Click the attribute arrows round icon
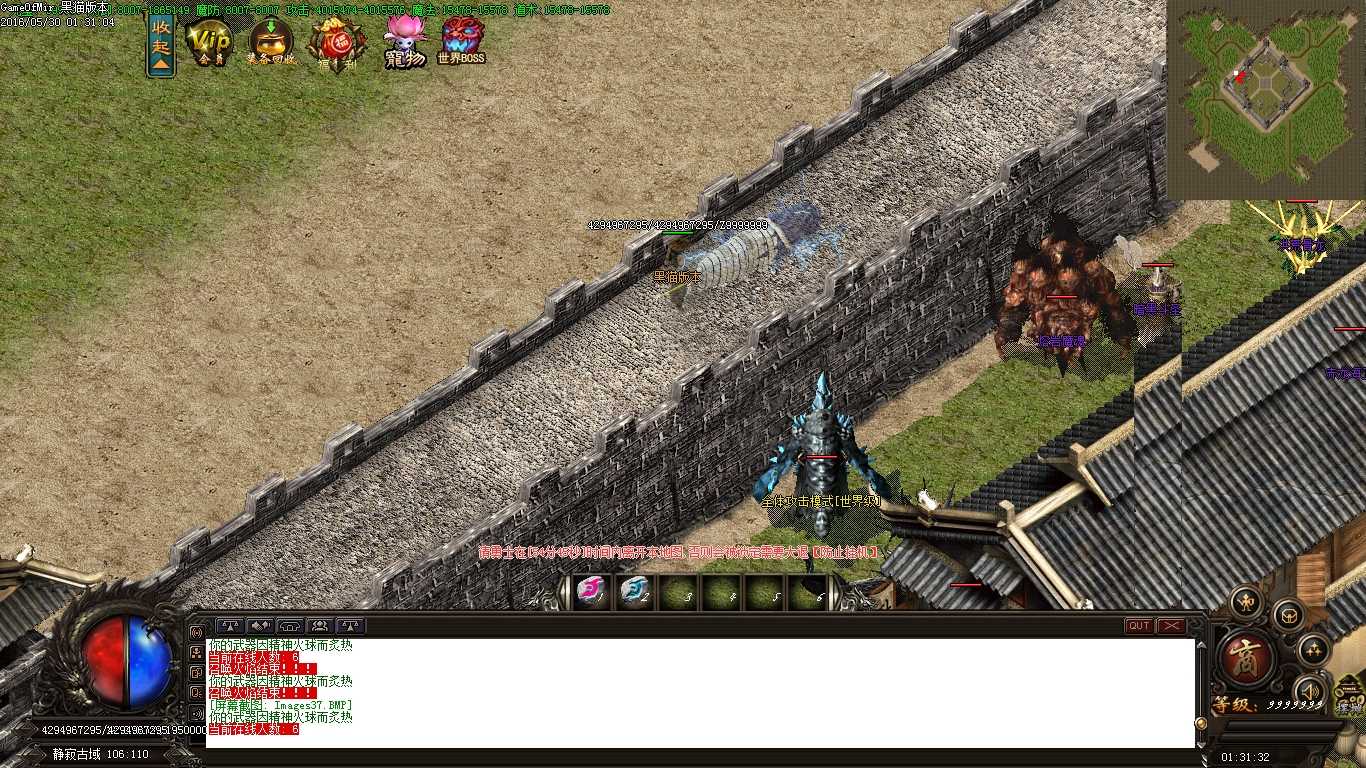 coord(1314,651)
